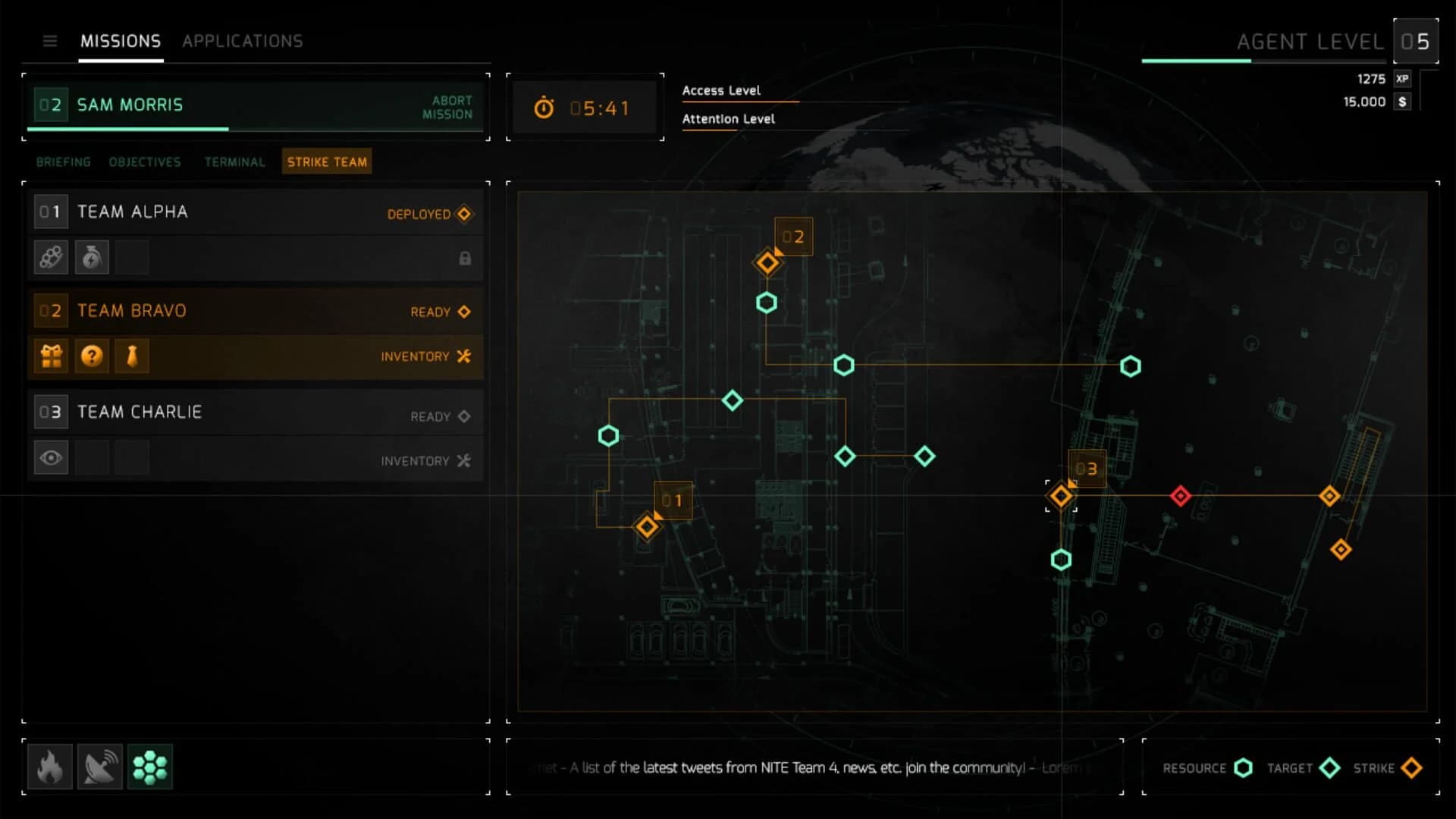
Task: Open the timed charge item in Team Alpha slots
Action: point(91,257)
